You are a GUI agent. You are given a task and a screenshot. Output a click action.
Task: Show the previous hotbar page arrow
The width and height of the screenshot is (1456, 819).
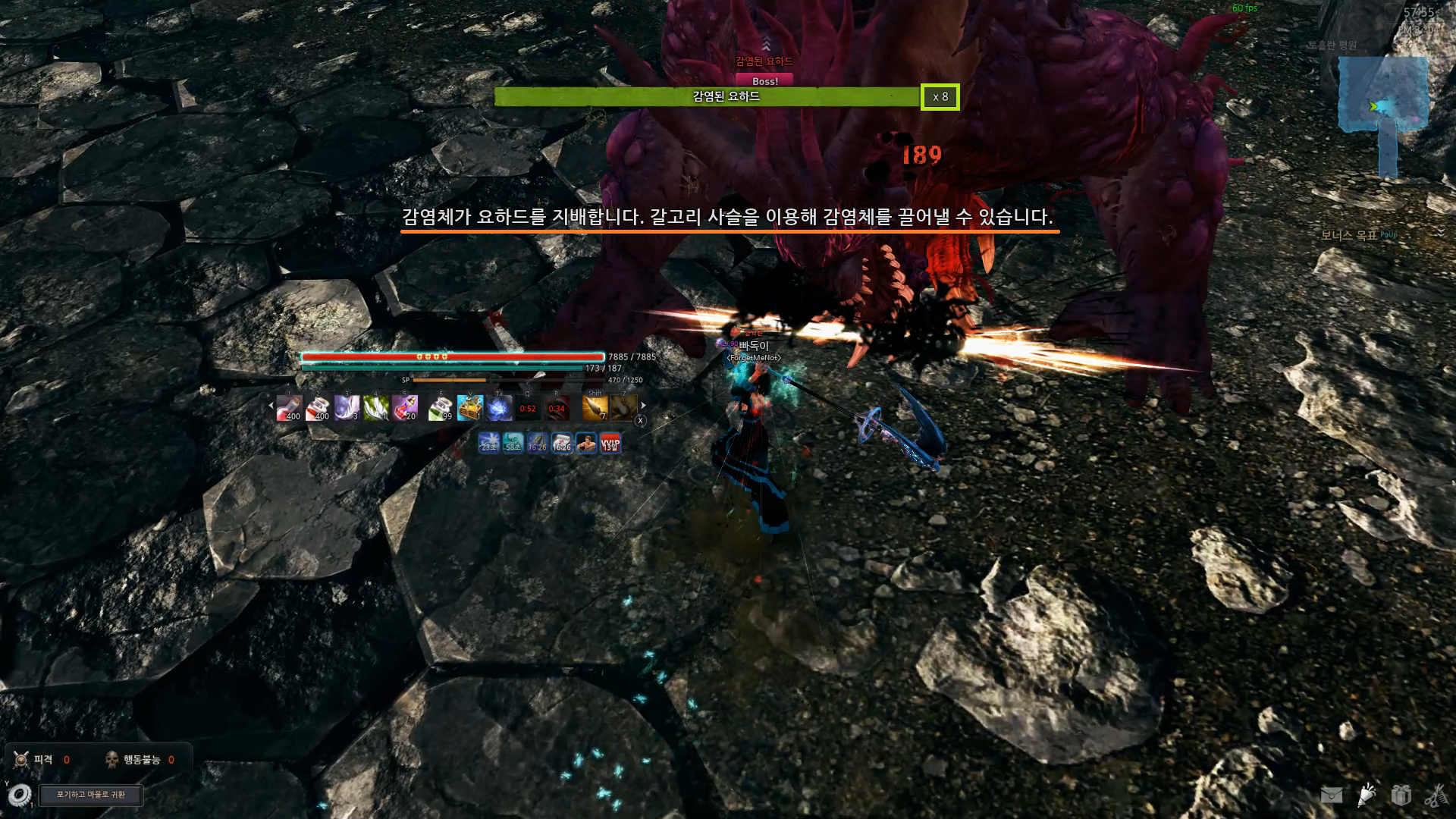[x=271, y=406]
